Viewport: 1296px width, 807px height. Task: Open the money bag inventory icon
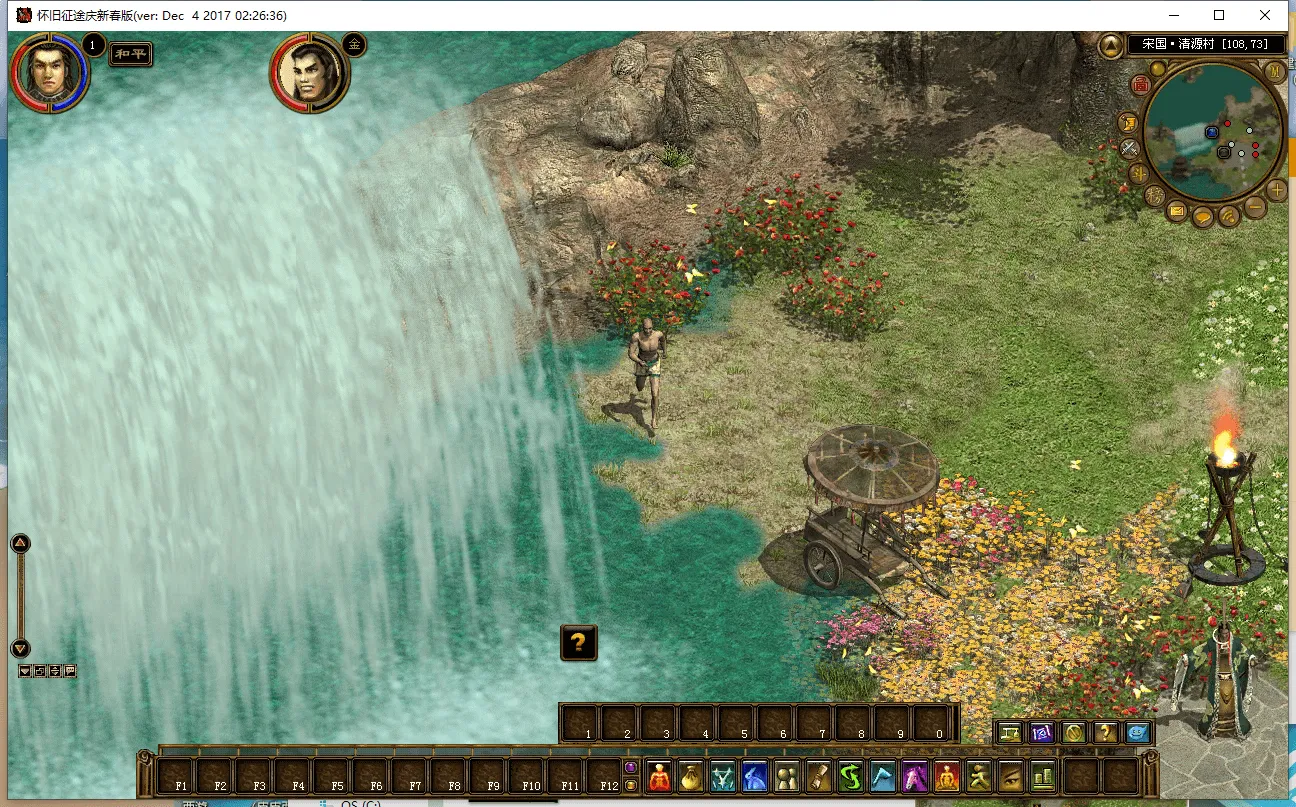(x=690, y=776)
